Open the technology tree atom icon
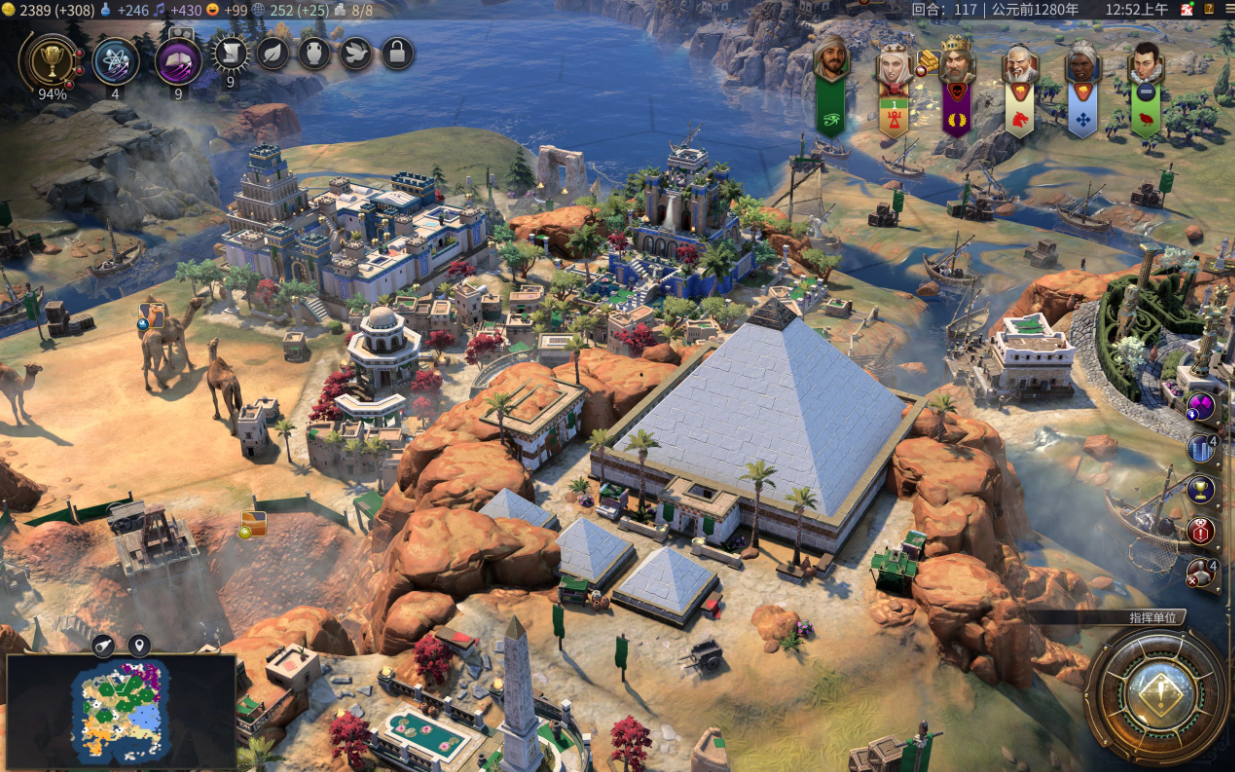1235x772 pixels. tap(116, 61)
